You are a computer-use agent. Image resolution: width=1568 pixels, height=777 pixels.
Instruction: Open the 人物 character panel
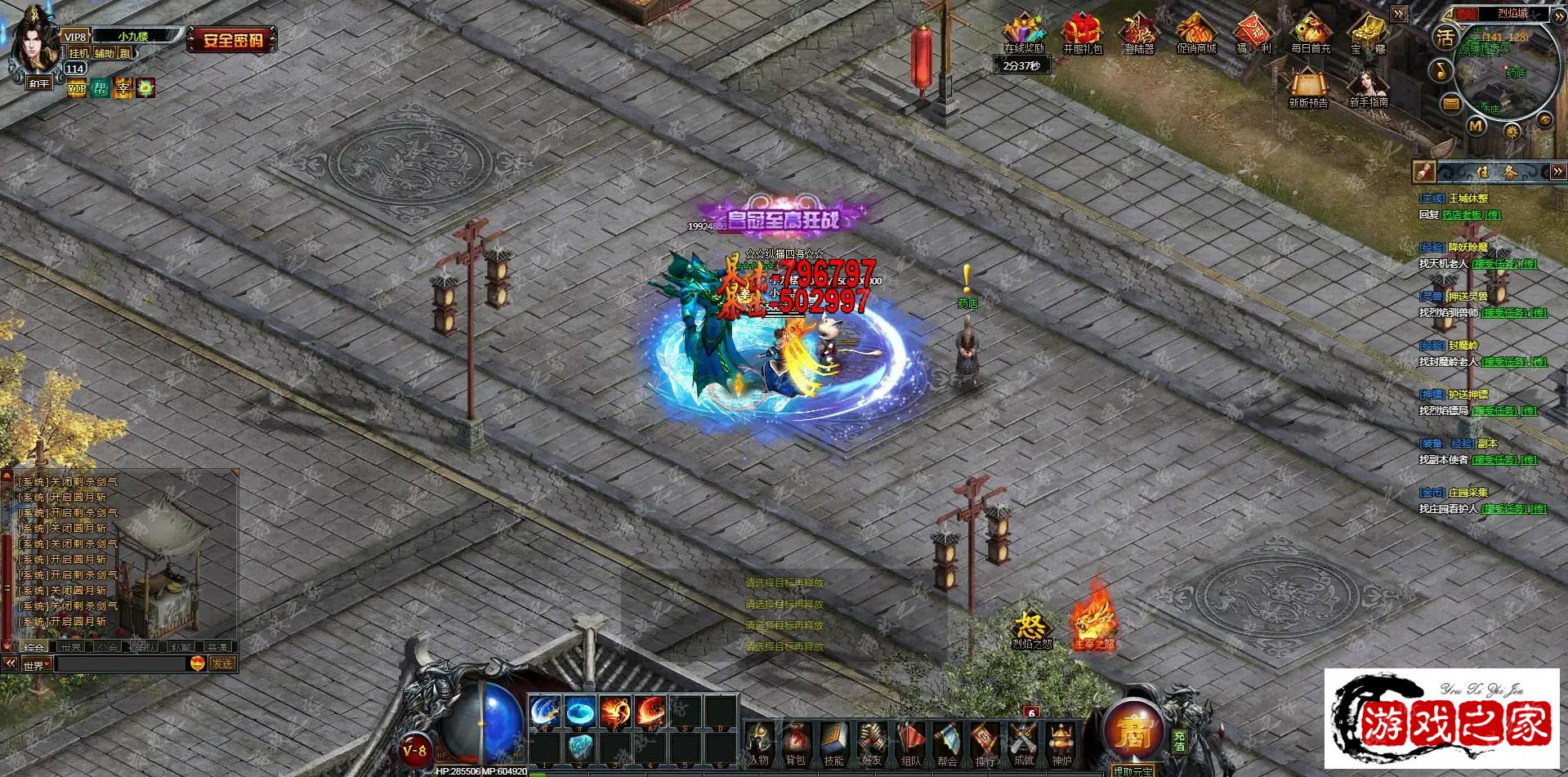pyautogui.click(x=758, y=744)
